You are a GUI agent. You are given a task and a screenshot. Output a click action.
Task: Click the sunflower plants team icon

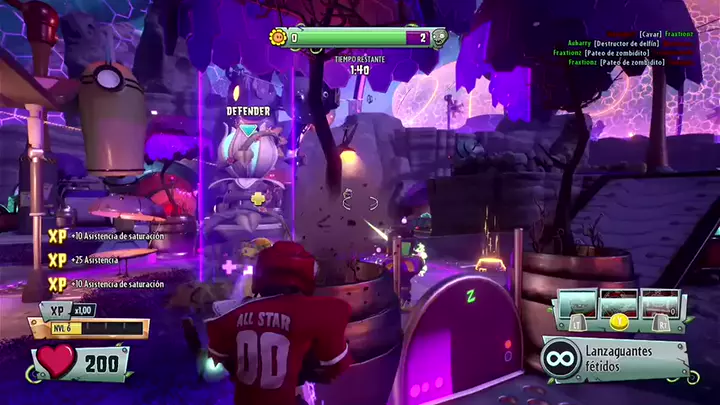[279, 38]
